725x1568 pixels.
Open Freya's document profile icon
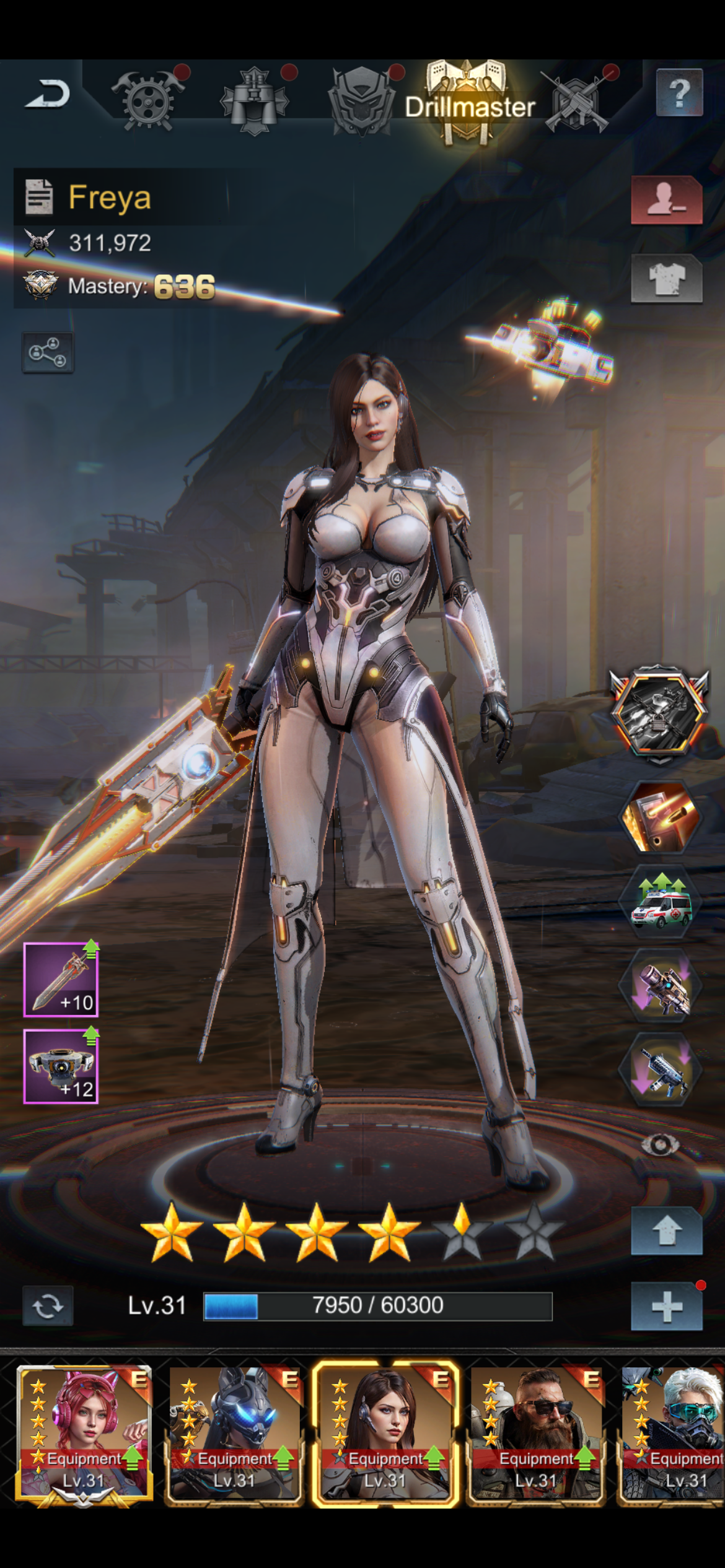click(x=39, y=197)
